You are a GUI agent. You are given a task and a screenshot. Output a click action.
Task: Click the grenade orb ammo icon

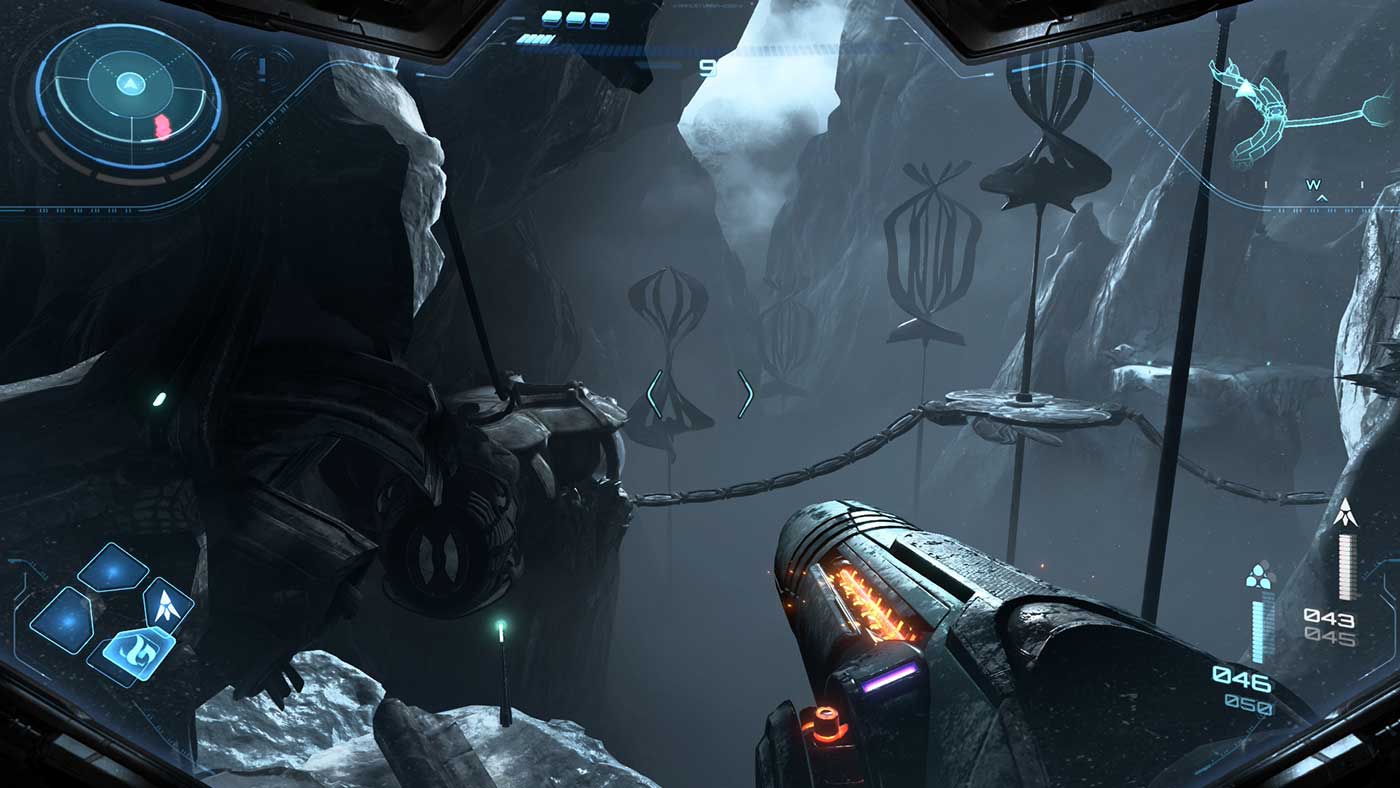pyautogui.click(x=1258, y=575)
